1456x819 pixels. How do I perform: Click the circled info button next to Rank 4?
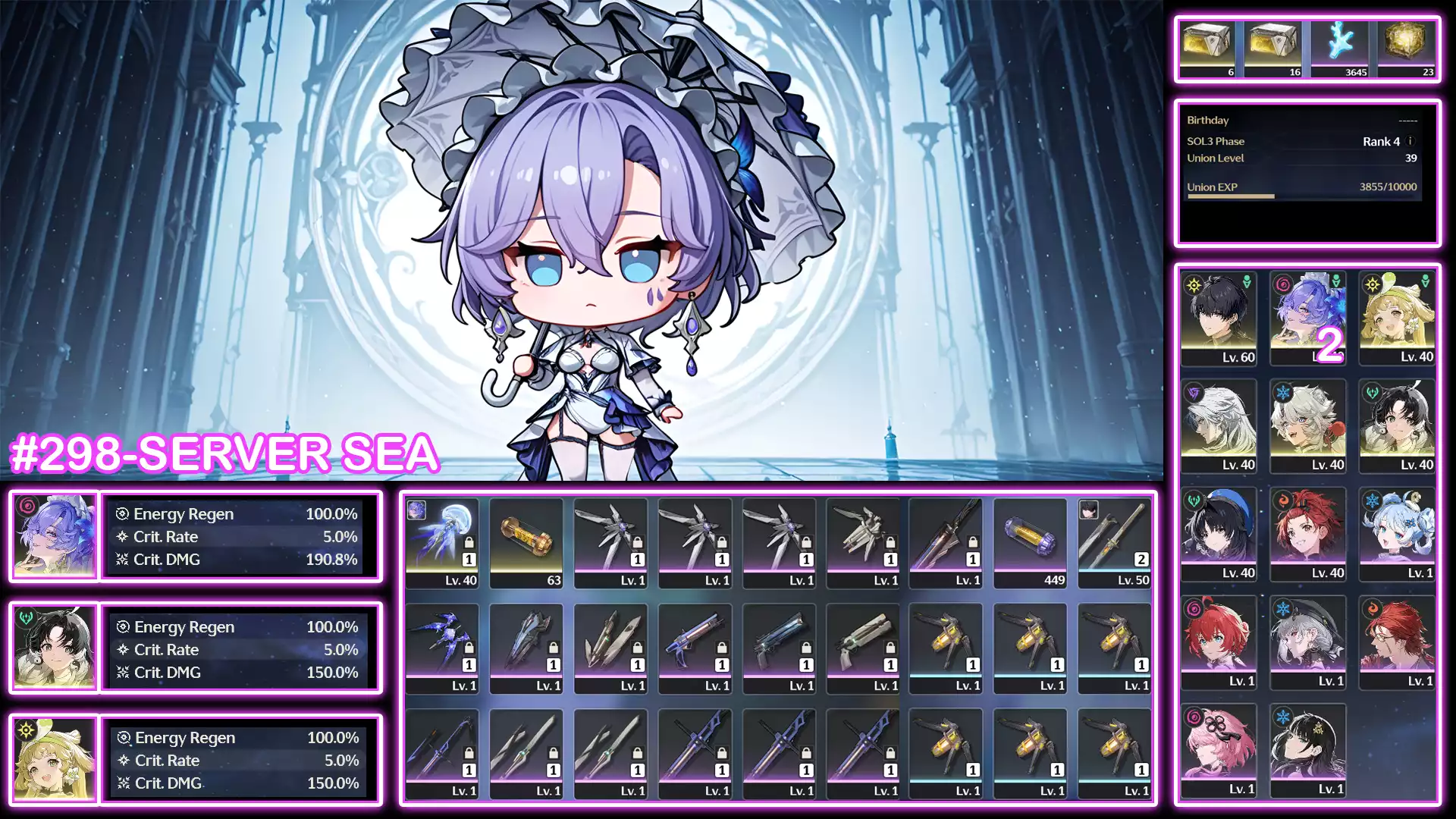[1412, 142]
